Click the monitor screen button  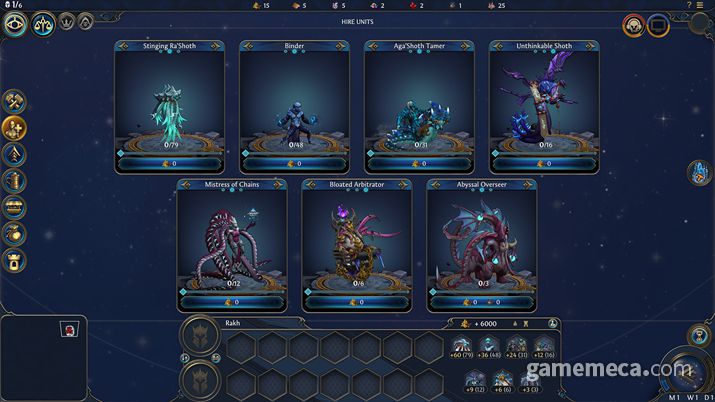click(657, 25)
